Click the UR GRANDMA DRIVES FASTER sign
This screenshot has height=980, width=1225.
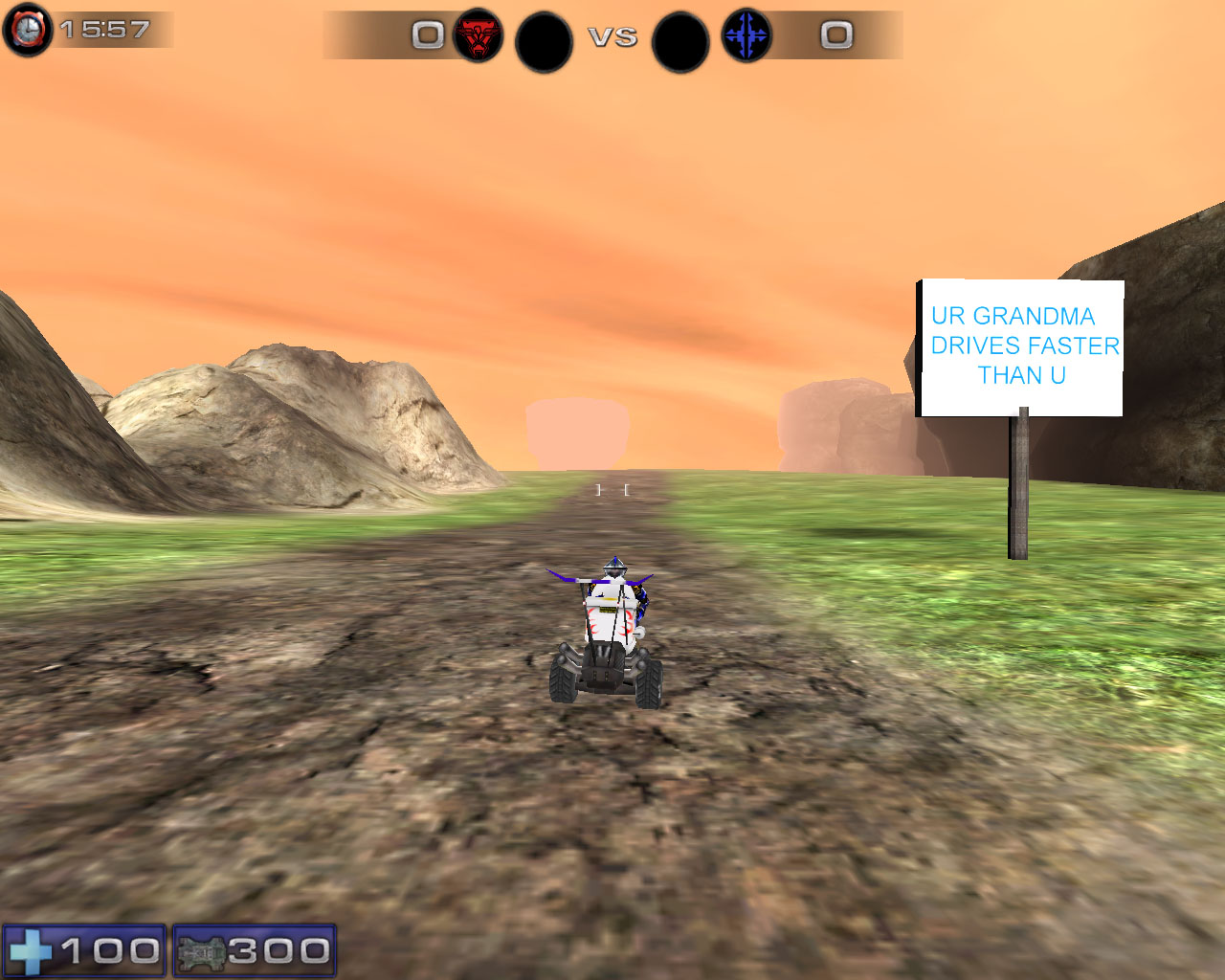pos(1019,346)
